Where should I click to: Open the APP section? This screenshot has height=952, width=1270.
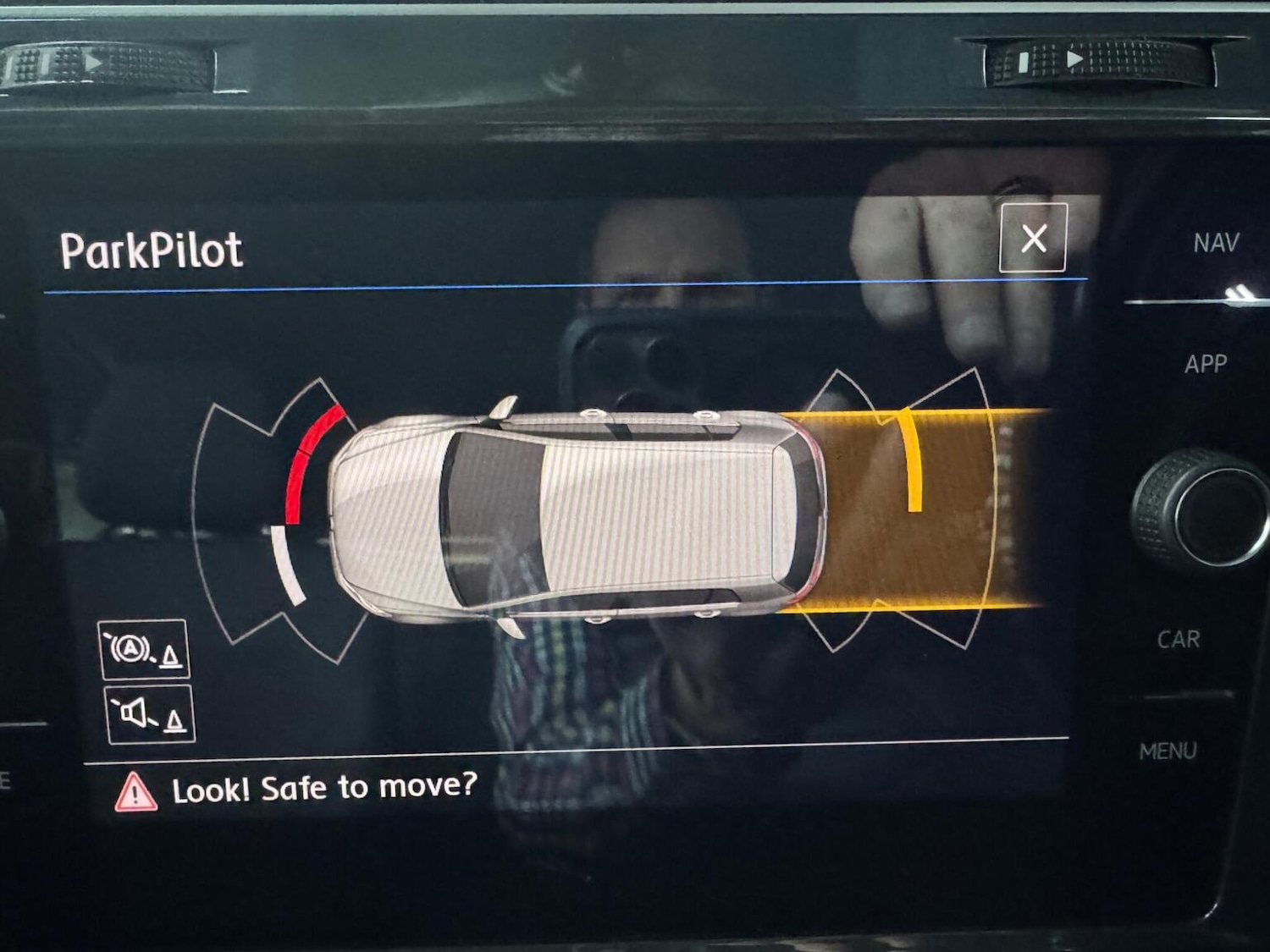pos(1206,364)
